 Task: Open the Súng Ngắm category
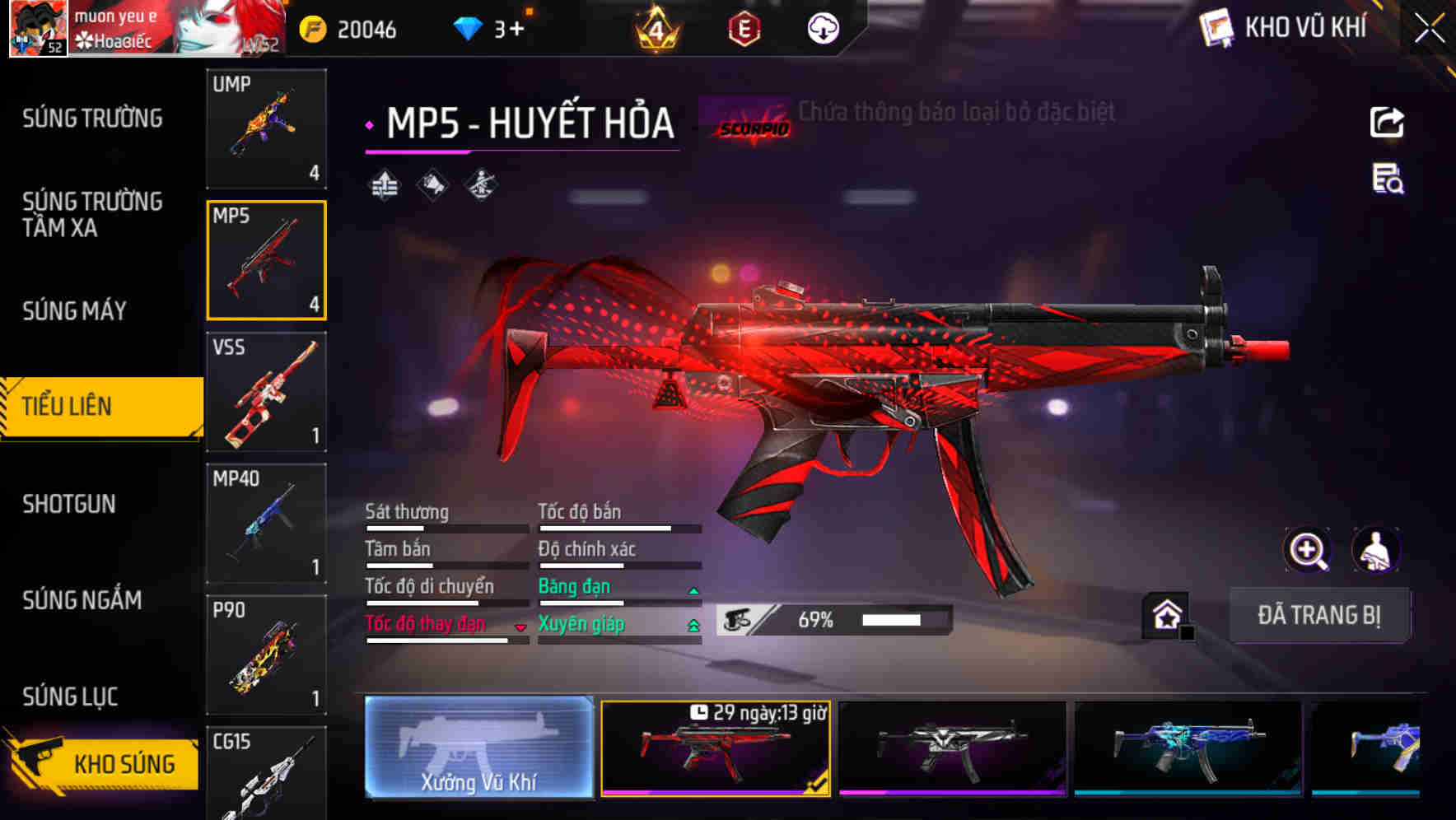[x=81, y=600]
